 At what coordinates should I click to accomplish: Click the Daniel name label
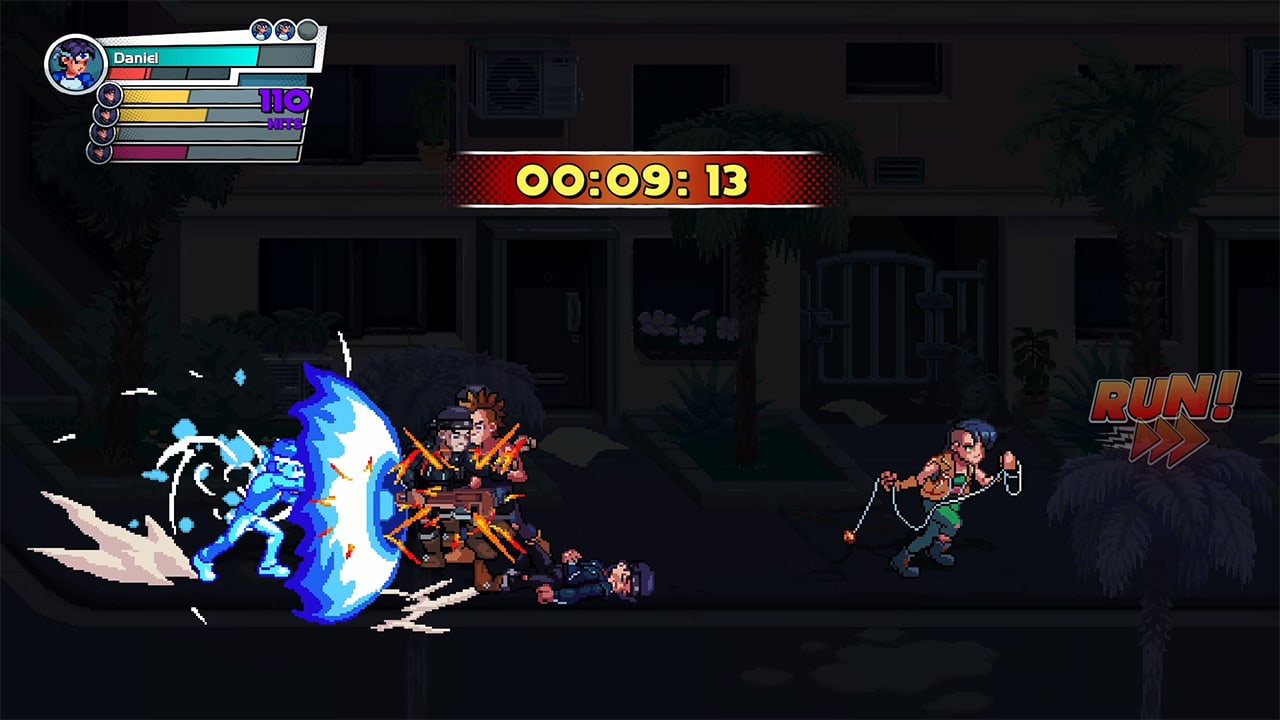(x=136, y=57)
